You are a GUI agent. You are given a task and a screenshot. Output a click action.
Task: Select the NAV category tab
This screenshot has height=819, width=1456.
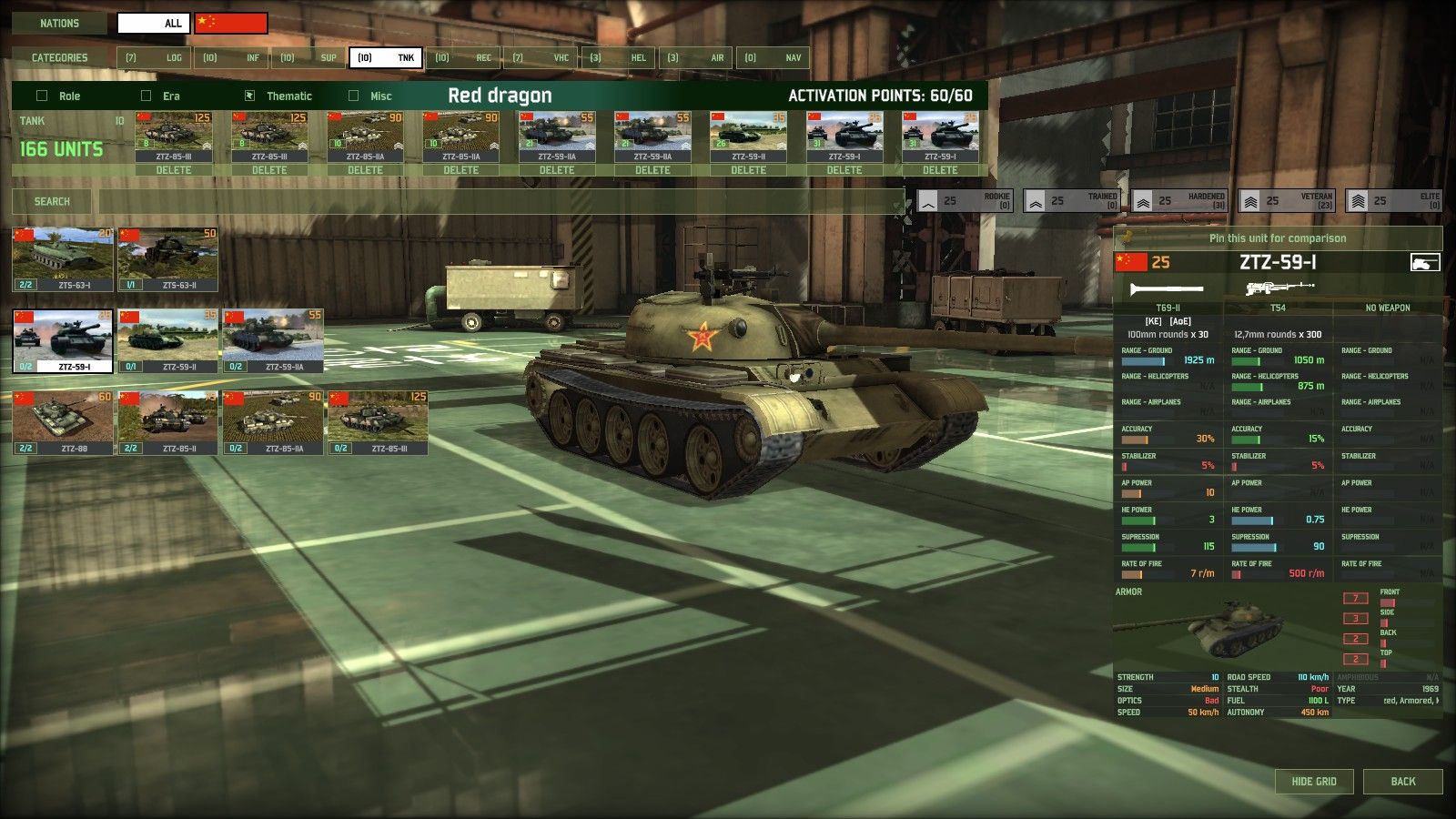pos(773,57)
